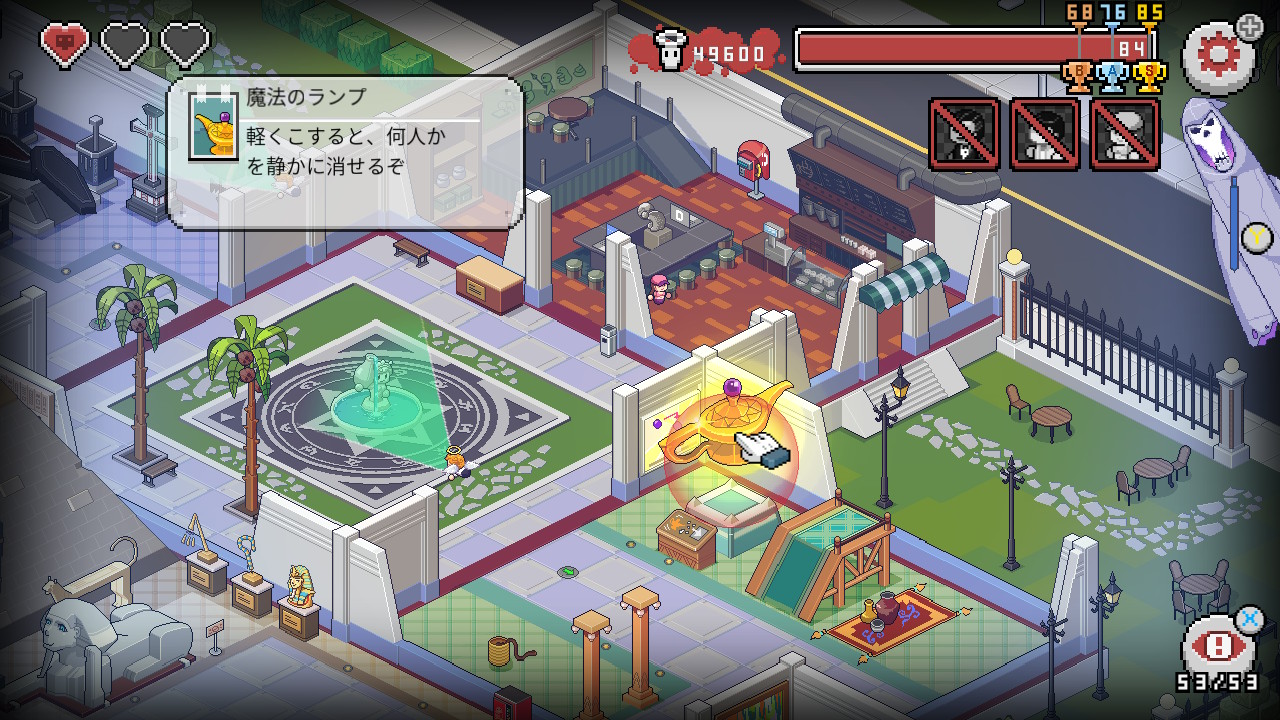1280x720 pixels.
Task: Toggle the red eye alert vision icon
Action: 1217,647
